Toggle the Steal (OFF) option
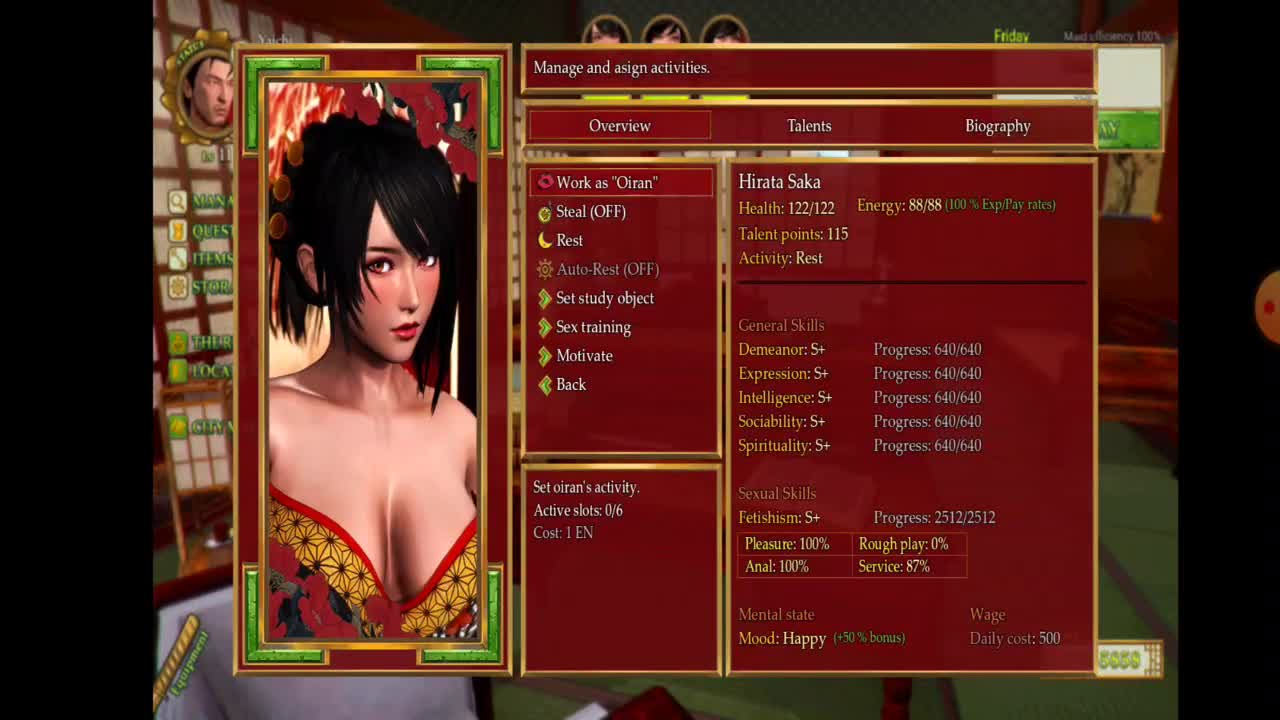This screenshot has height=720, width=1280. 590,212
